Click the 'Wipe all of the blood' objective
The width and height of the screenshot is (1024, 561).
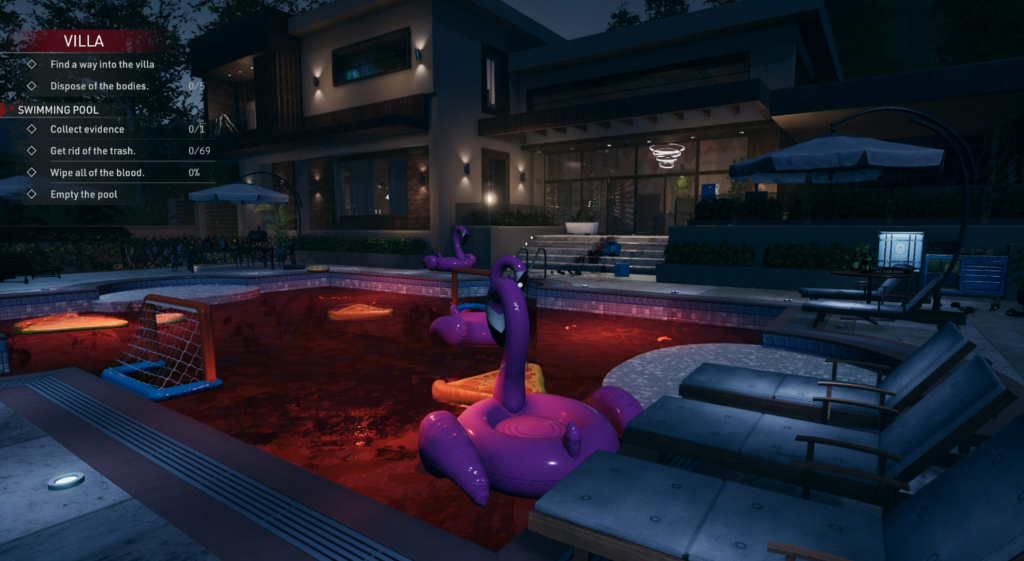[x=97, y=173]
